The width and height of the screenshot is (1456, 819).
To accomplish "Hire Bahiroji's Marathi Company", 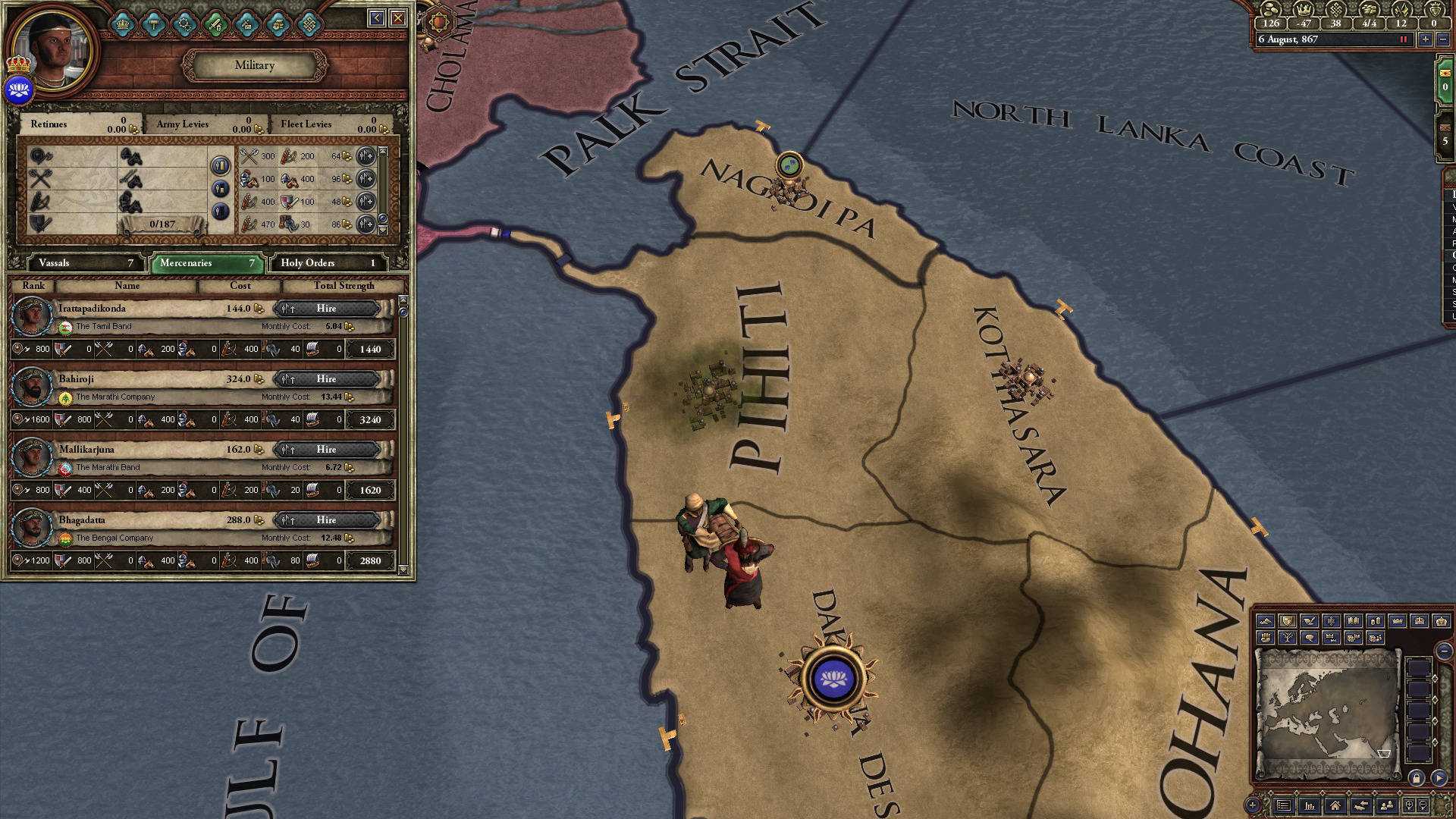I will [328, 378].
